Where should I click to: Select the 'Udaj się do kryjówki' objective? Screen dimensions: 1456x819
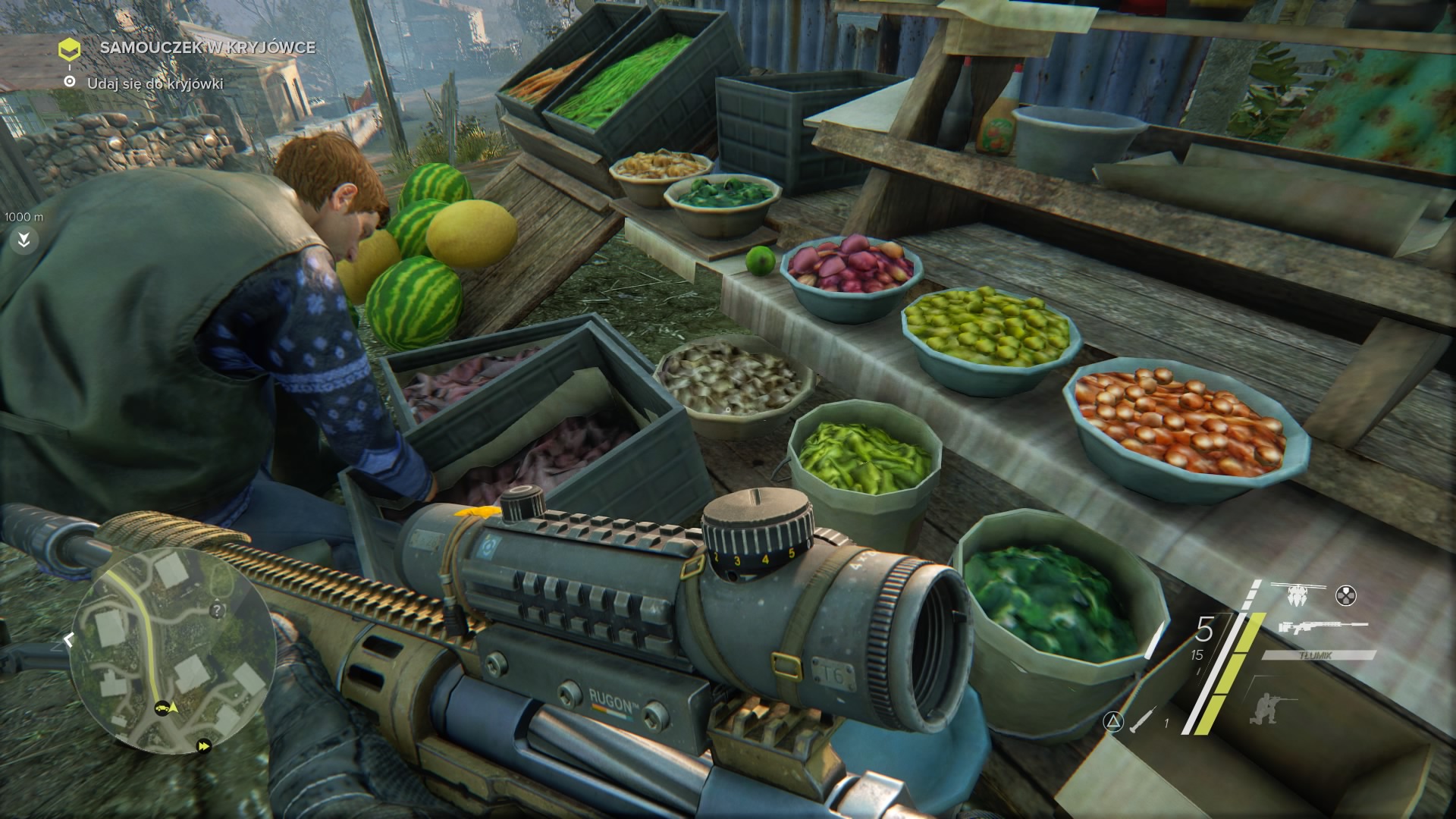[x=155, y=83]
